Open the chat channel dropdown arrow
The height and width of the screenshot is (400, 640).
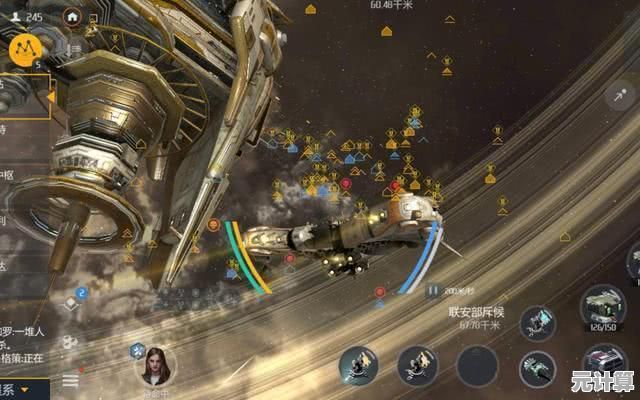point(24,389)
